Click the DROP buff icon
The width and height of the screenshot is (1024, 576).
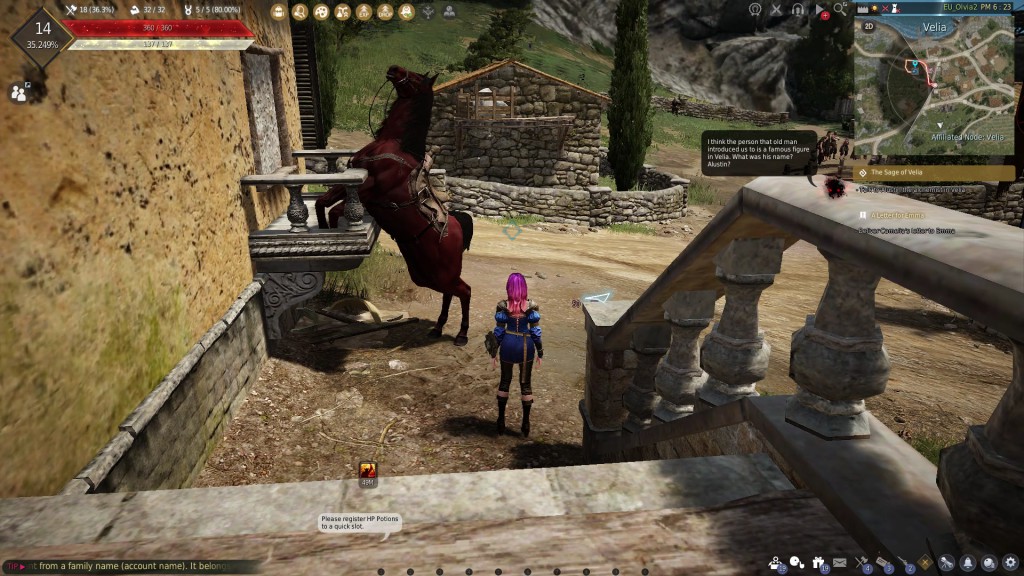click(385, 12)
